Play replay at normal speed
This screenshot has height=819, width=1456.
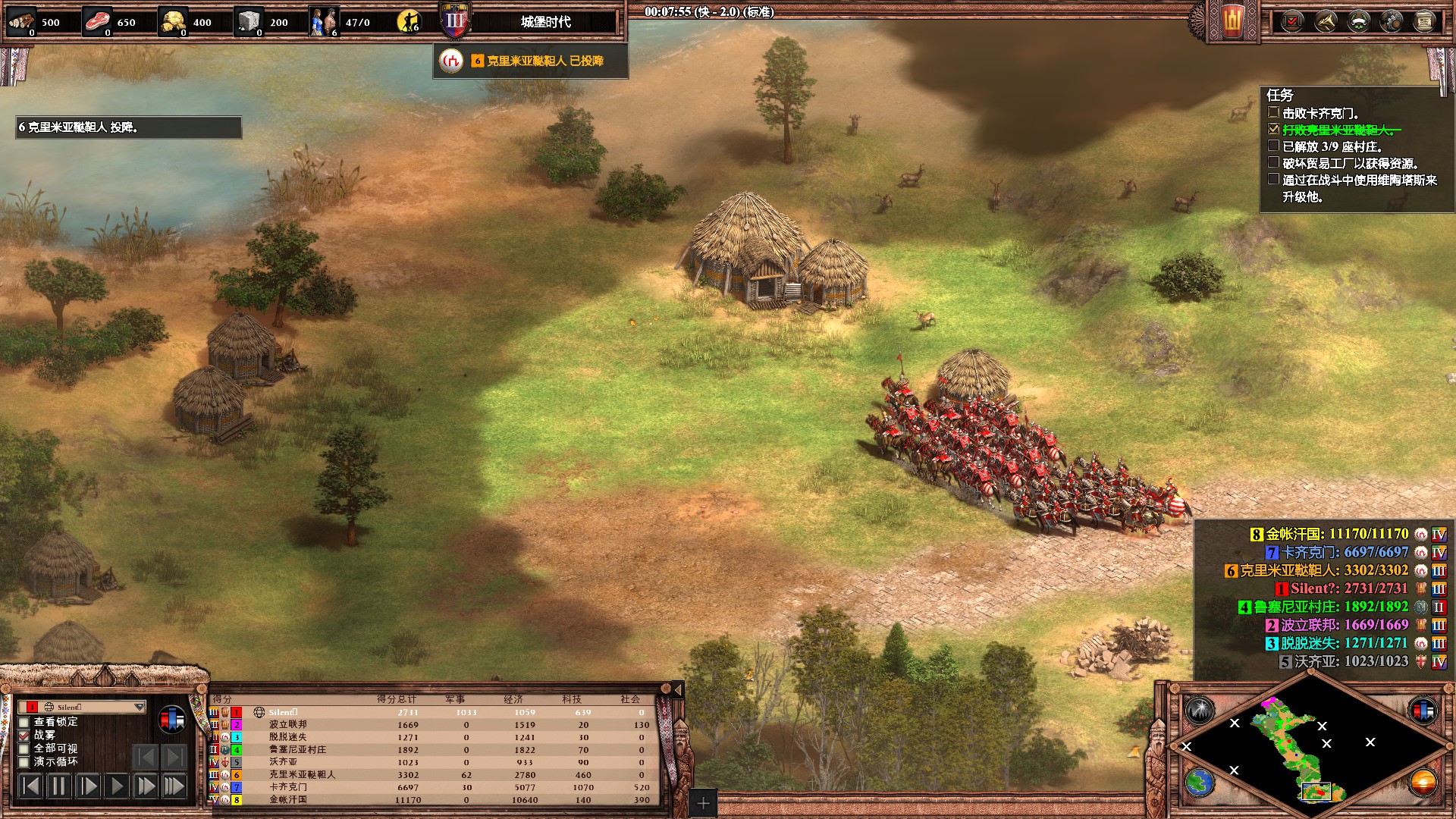point(116,786)
